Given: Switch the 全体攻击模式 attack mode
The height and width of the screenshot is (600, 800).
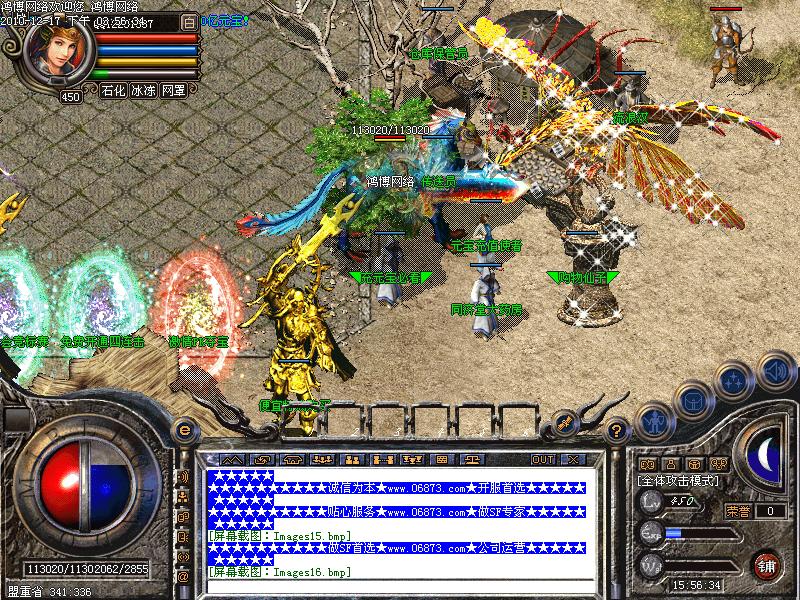Looking at the screenshot, I should [x=676, y=481].
